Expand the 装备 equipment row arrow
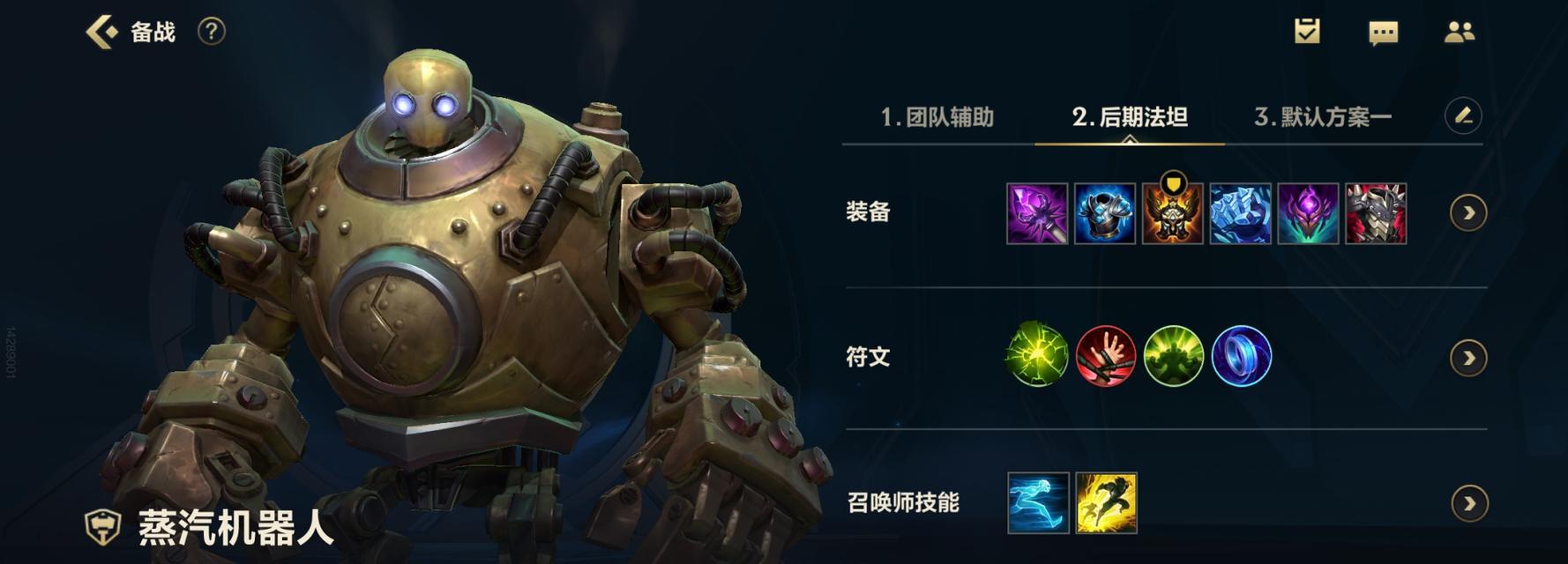 pyautogui.click(x=1468, y=213)
